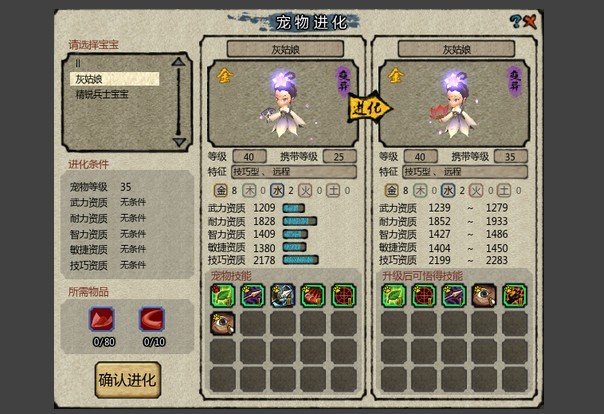Screen dimensions: 604x414
Task: Click the pet list's down arrow
Action: click(179, 141)
